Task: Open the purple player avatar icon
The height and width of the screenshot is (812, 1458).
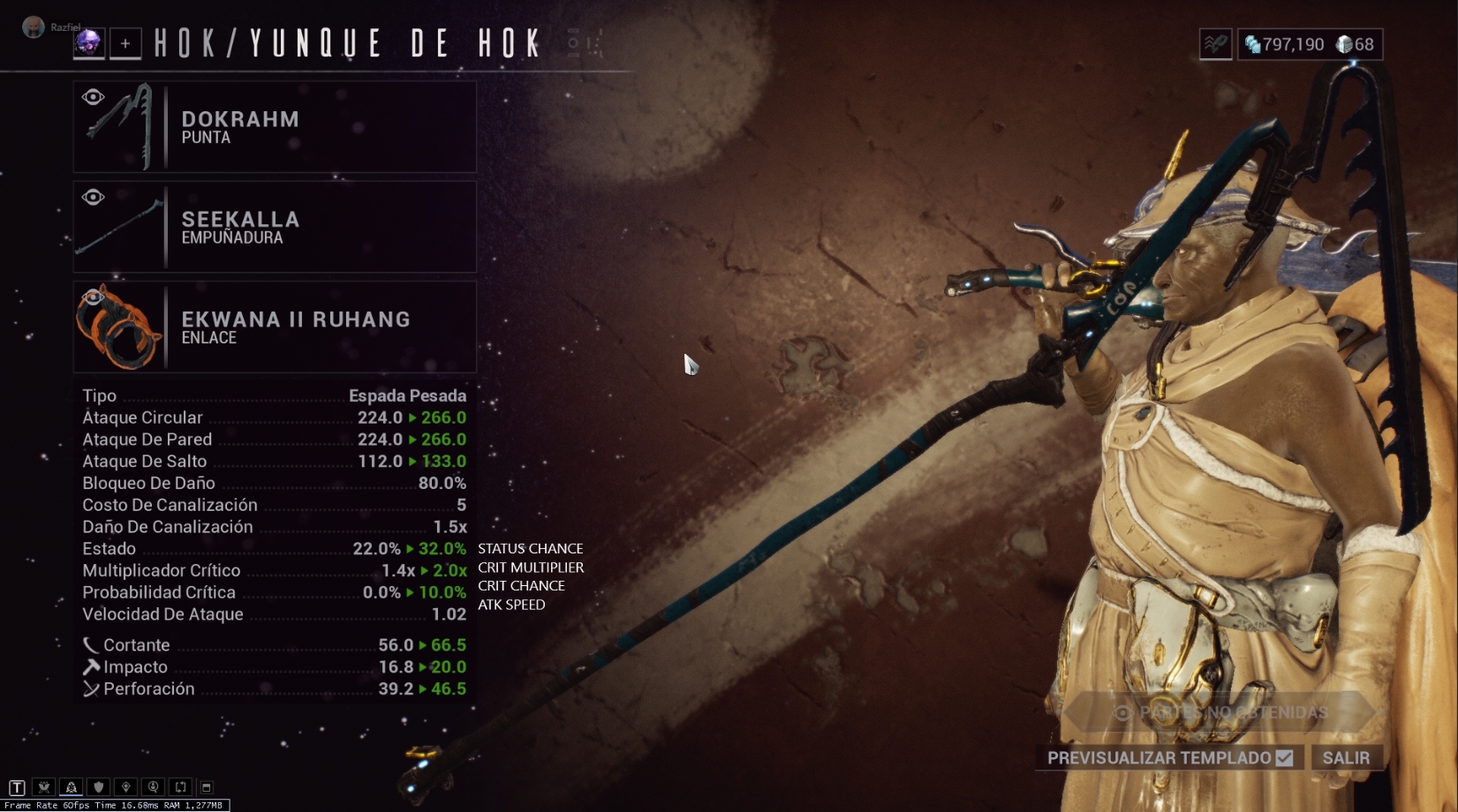Action: [x=88, y=42]
